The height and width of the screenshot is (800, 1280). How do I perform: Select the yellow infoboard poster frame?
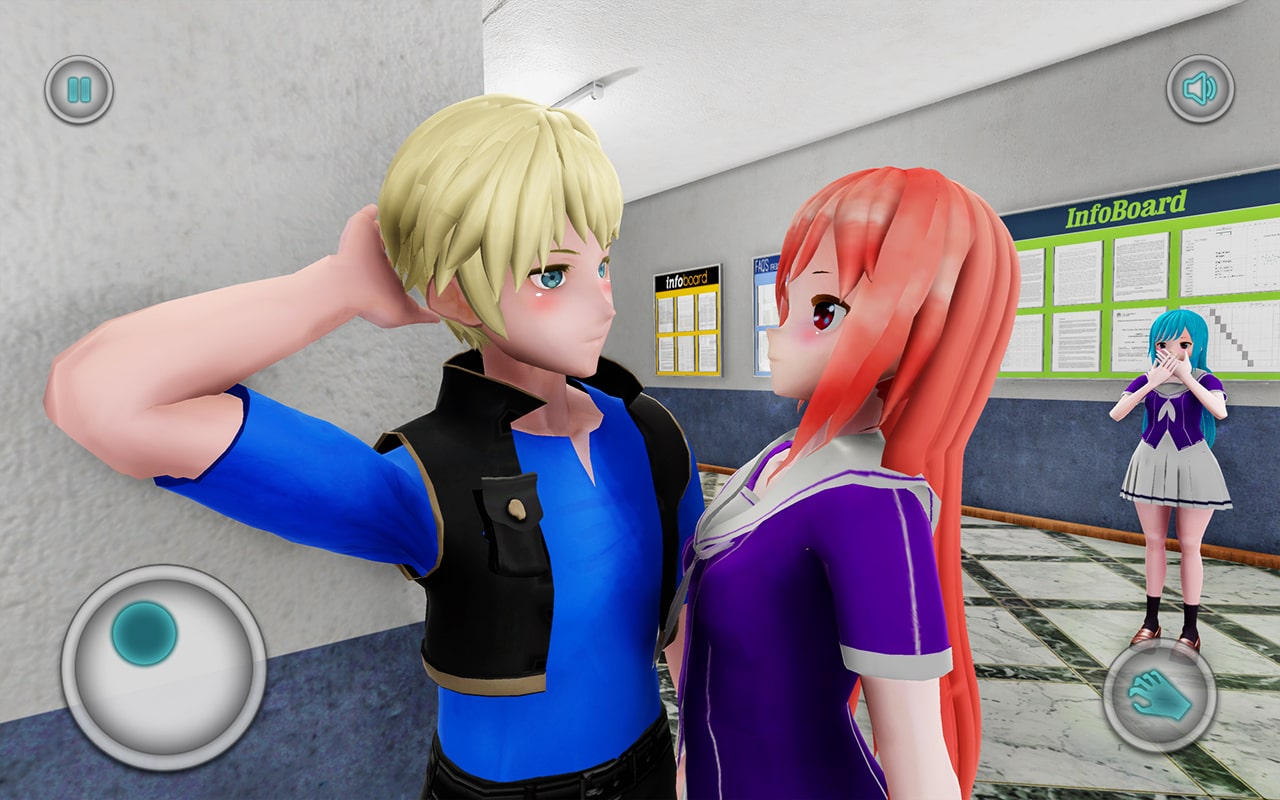tap(688, 320)
